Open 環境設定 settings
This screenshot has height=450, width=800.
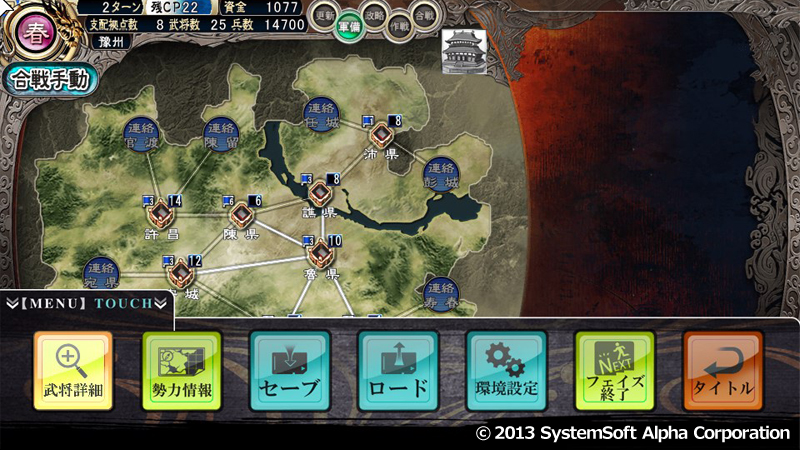[x=506, y=370]
